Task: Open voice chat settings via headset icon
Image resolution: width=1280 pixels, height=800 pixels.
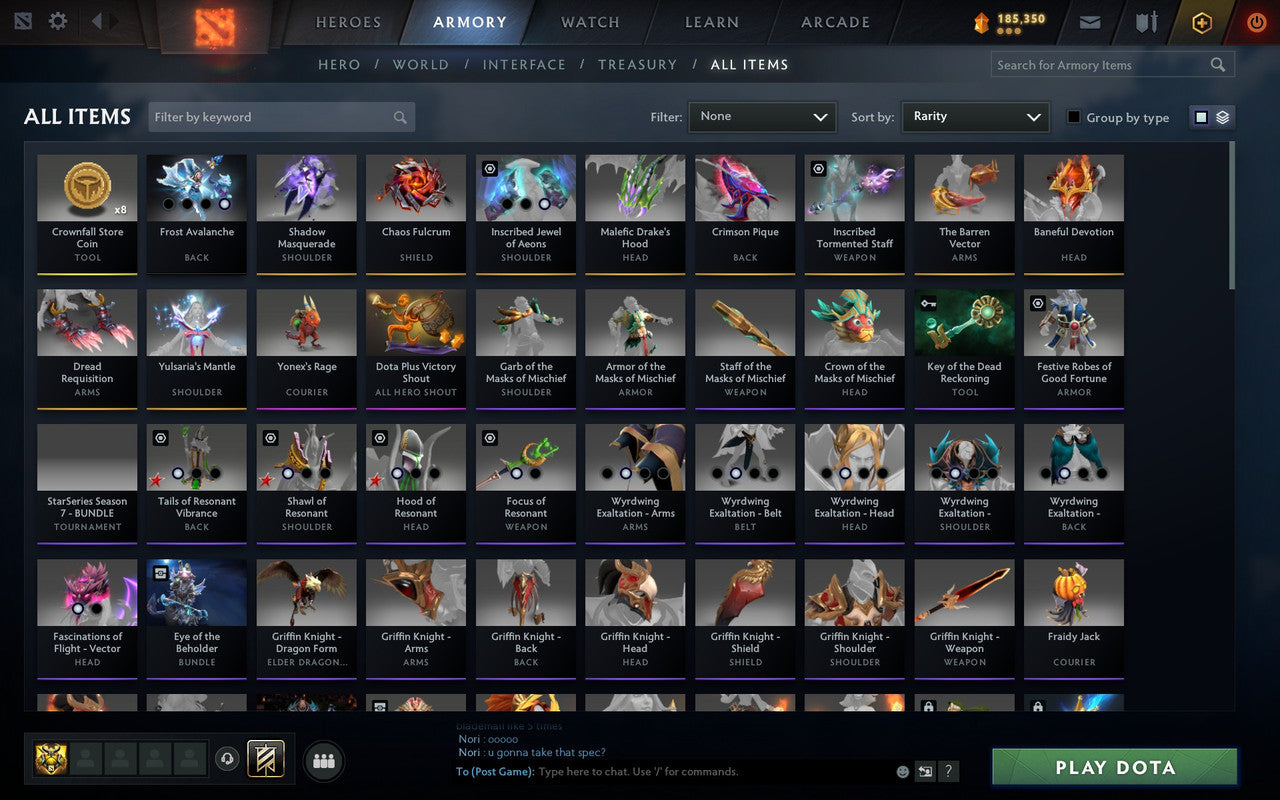Action: tap(228, 761)
